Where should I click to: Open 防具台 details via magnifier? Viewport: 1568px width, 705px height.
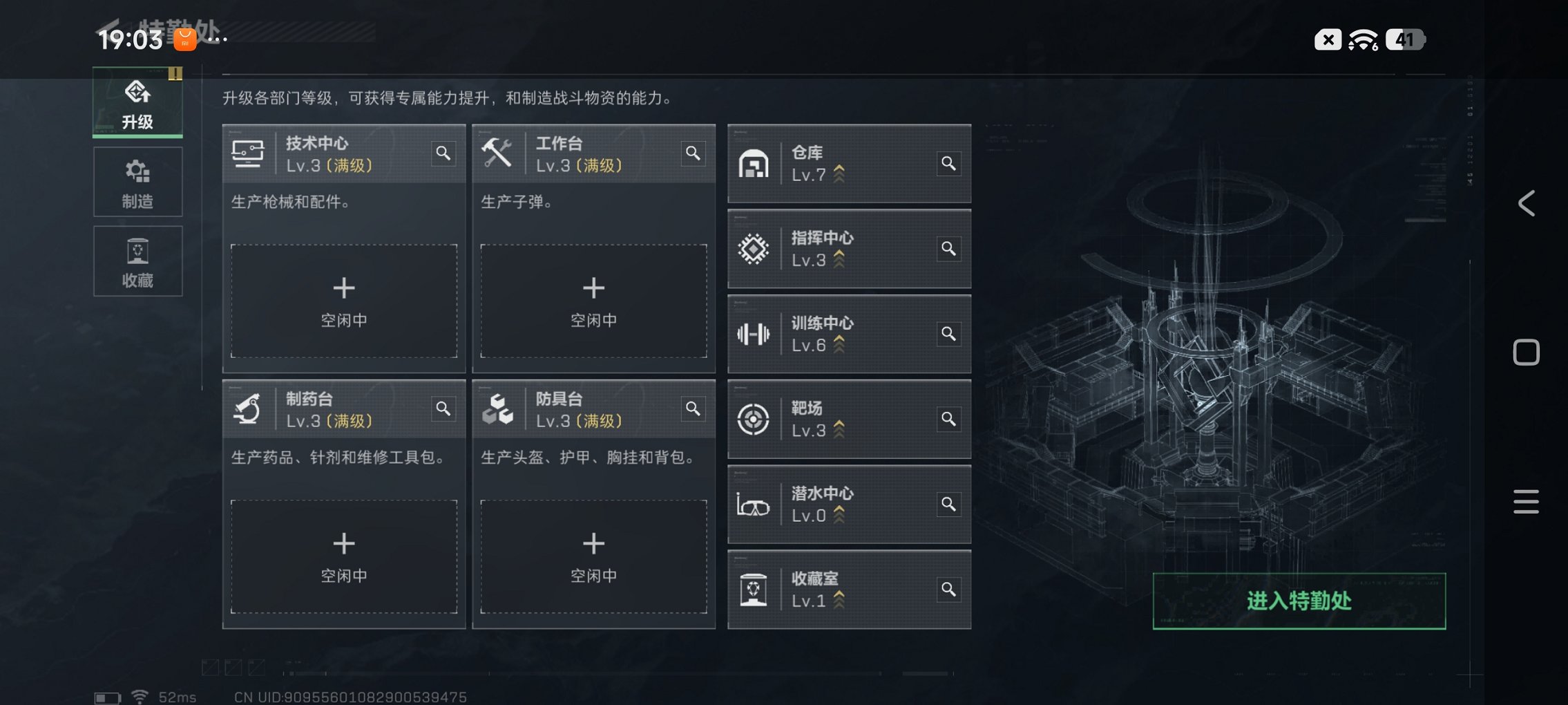point(694,409)
